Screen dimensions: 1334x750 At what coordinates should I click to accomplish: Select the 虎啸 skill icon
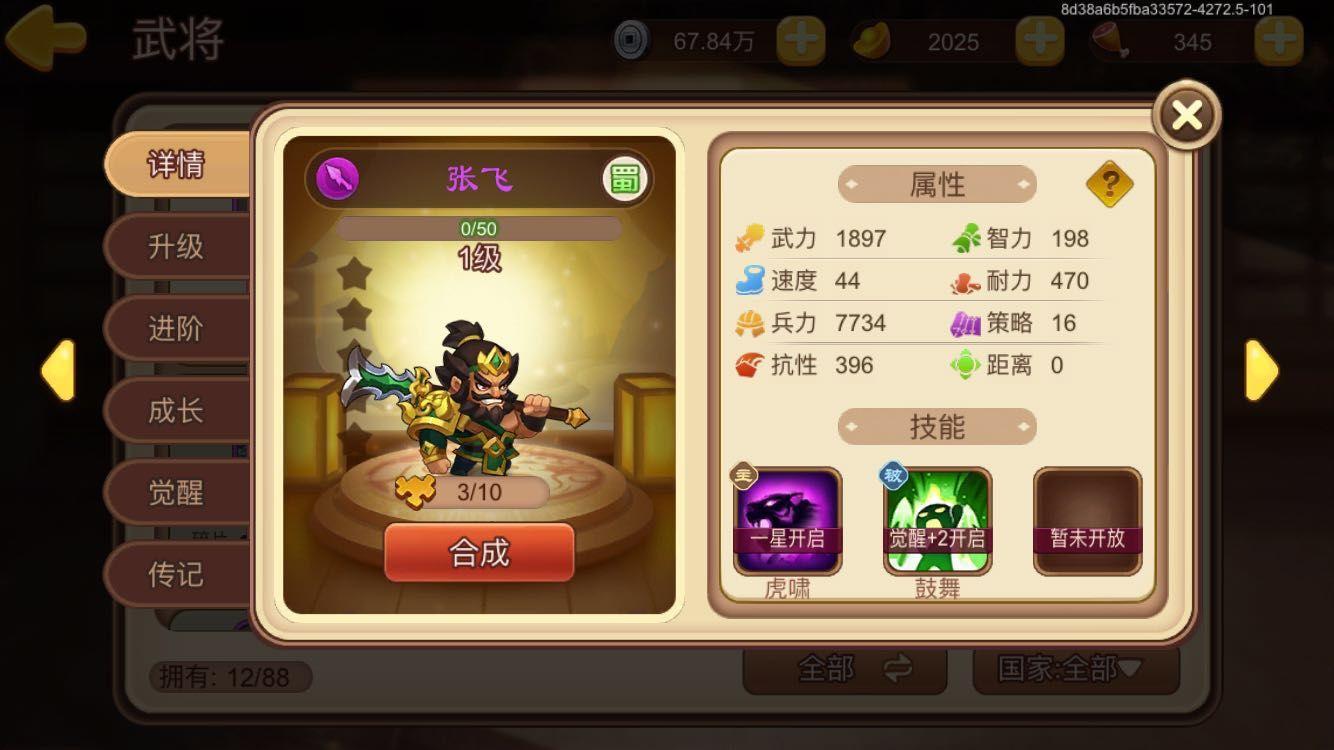coord(788,520)
